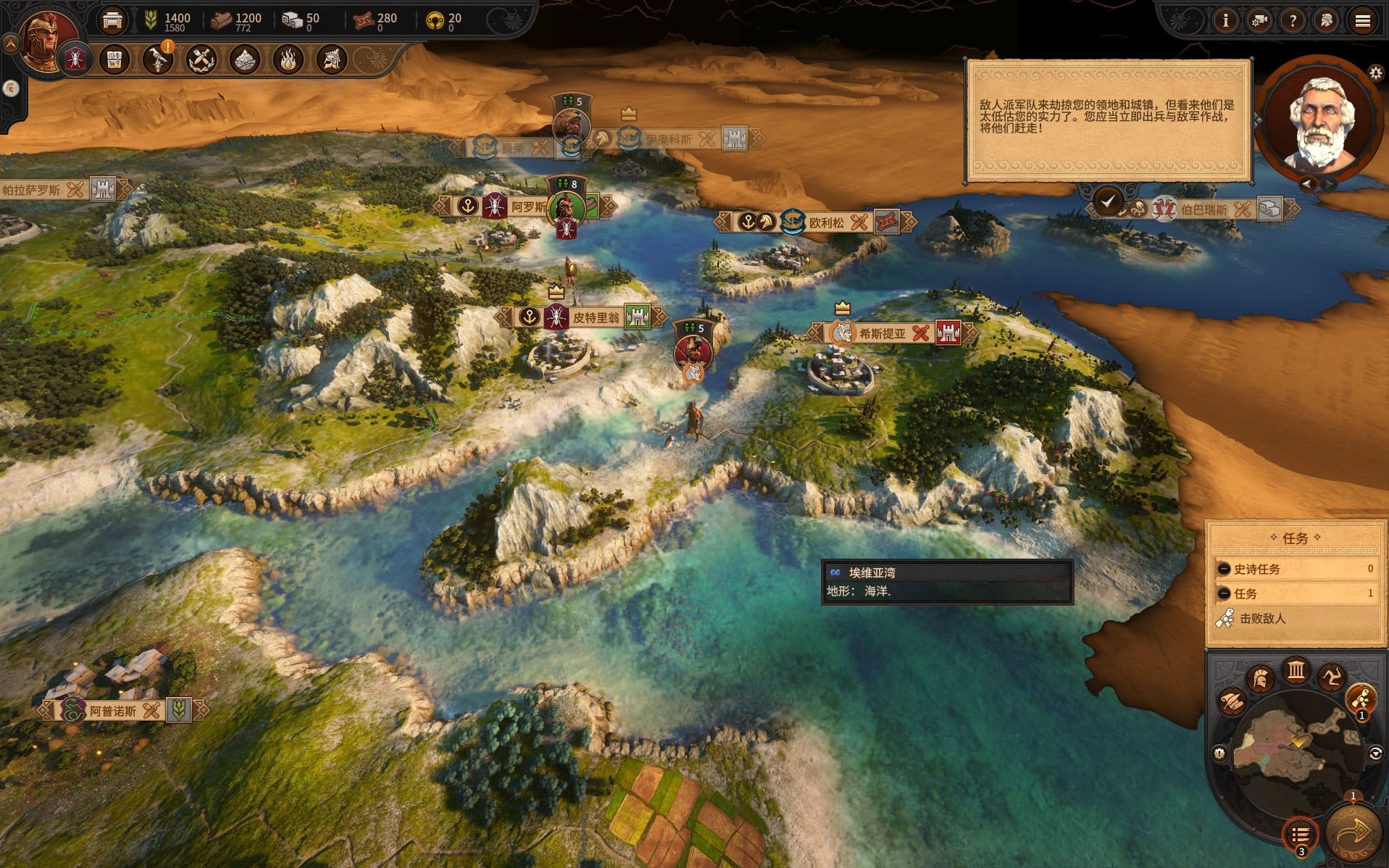Open the question mark help button
Screen dimensions: 1389x868
[1293, 21]
